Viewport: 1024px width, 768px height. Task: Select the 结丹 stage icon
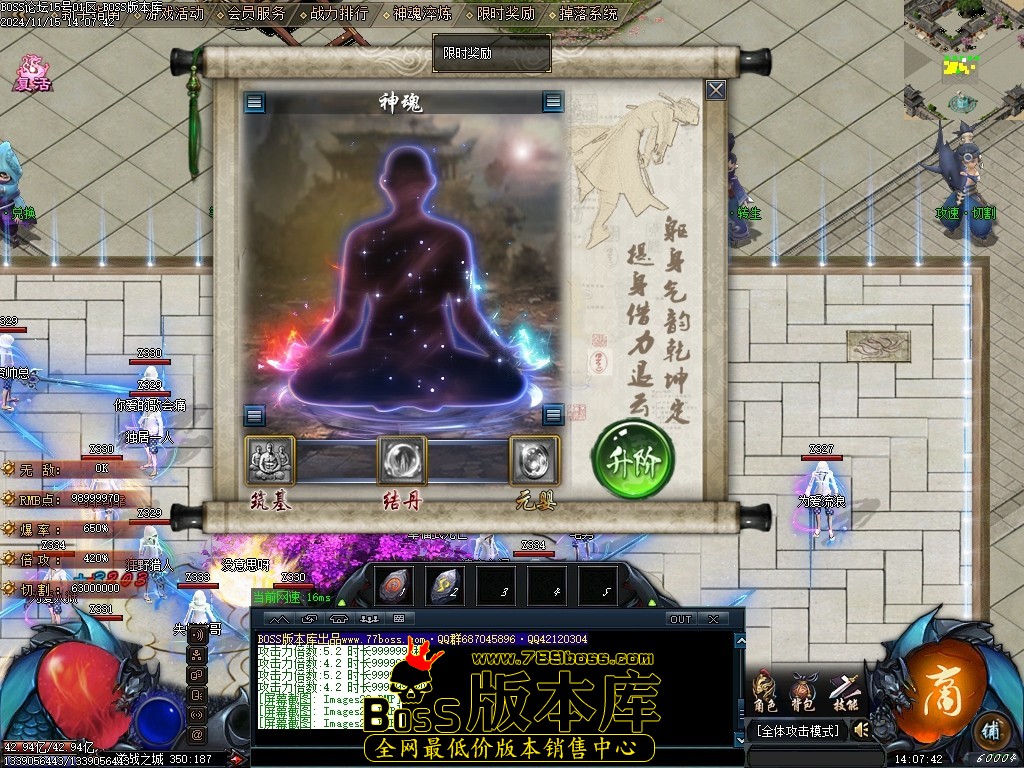tap(402, 460)
